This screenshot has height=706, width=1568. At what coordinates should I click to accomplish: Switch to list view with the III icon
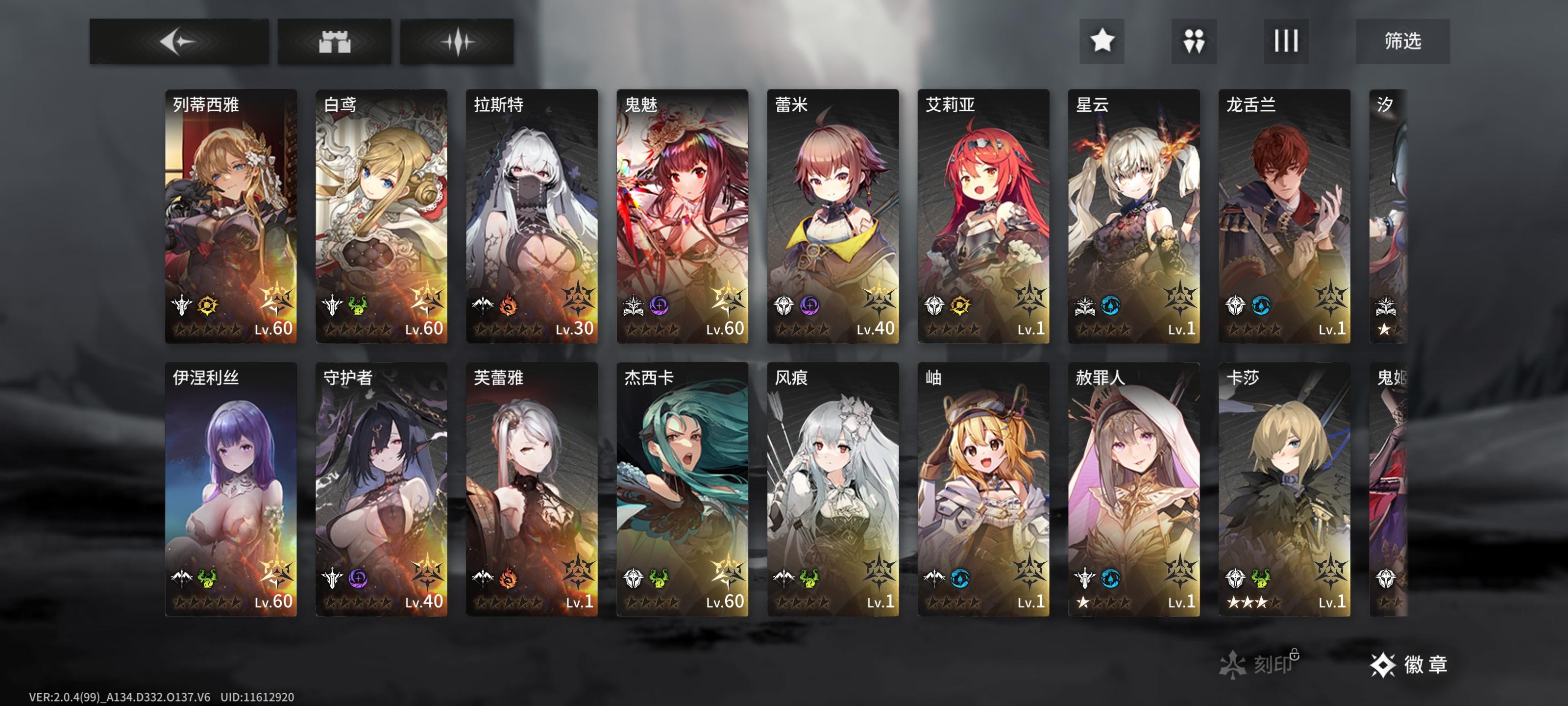click(x=1286, y=41)
